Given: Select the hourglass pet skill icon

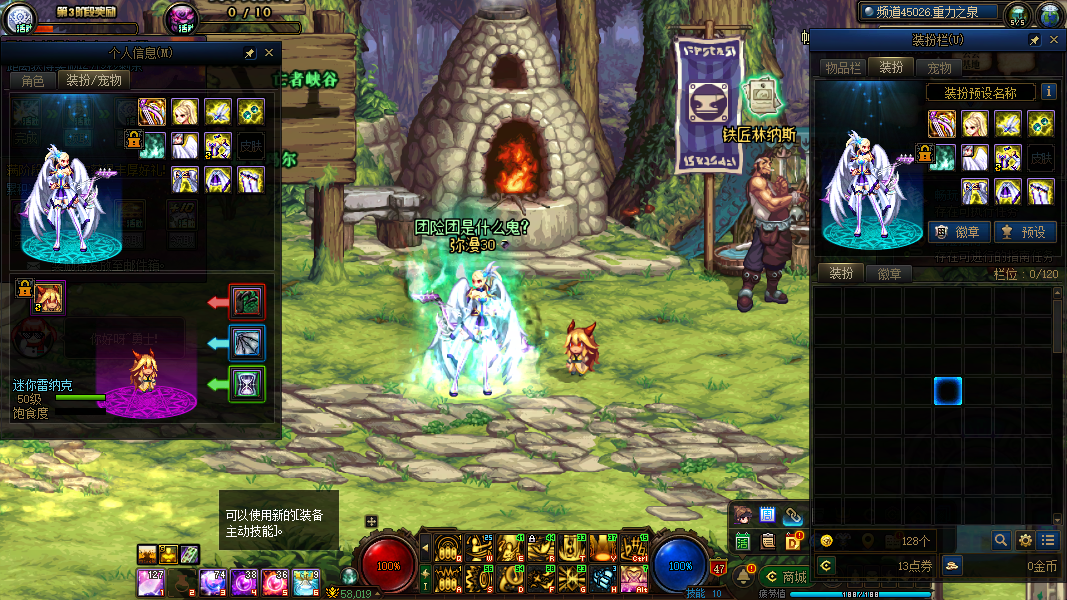Looking at the screenshot, I should [x=246, y=384].
